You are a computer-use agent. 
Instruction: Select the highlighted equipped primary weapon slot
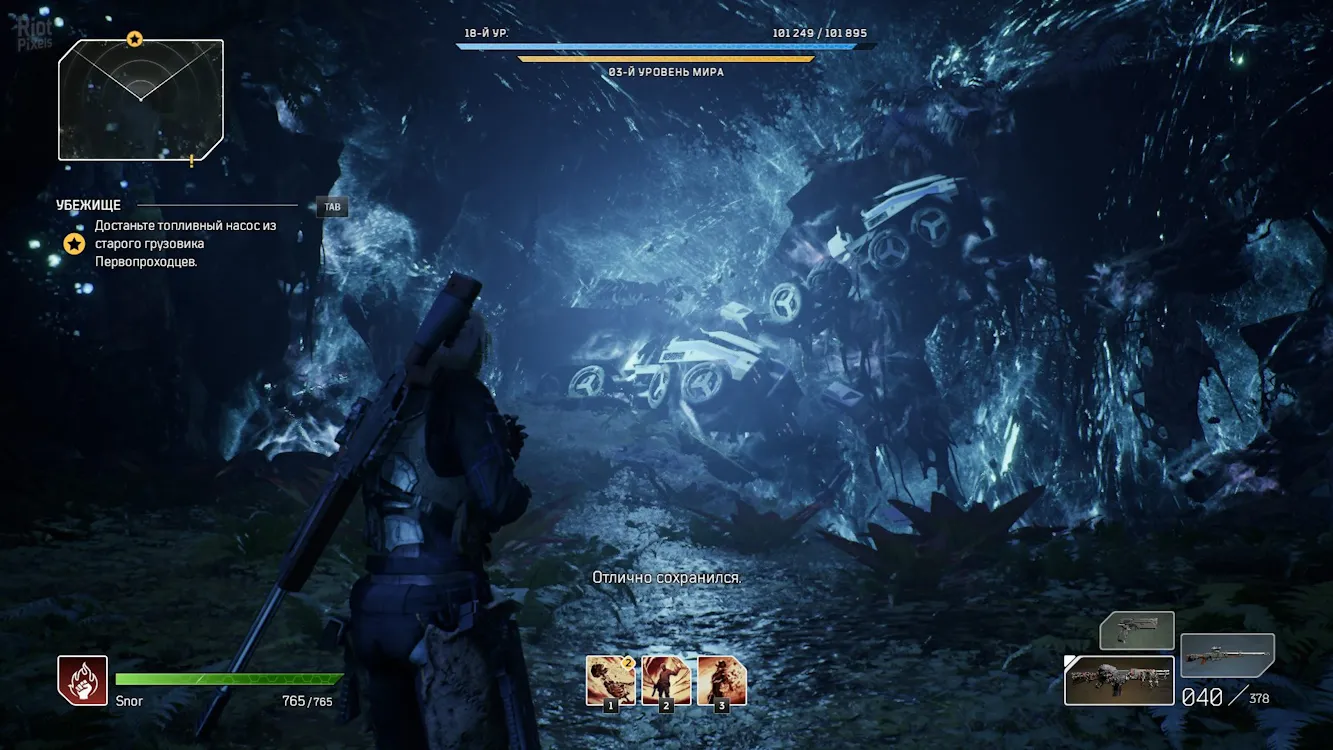click(x=1118, y=680)
